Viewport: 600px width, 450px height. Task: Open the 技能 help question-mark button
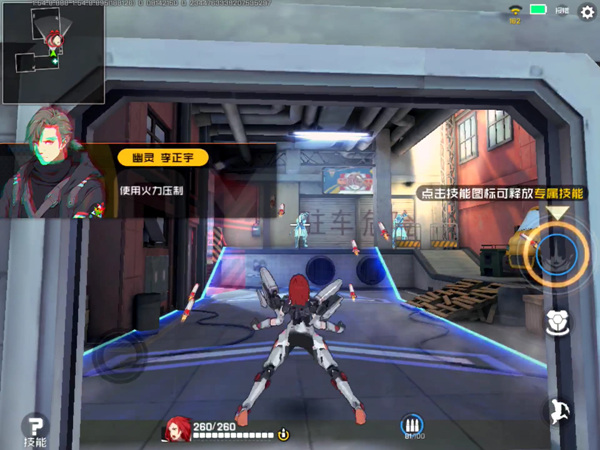[x=36, y=429]
